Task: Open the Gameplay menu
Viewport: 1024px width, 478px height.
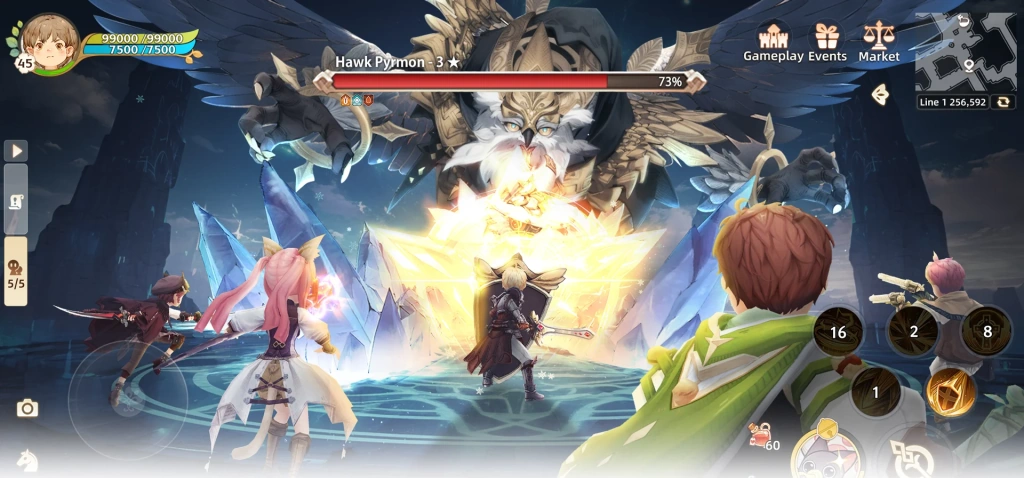Action: pyautogui.click(x=773, y=42)
